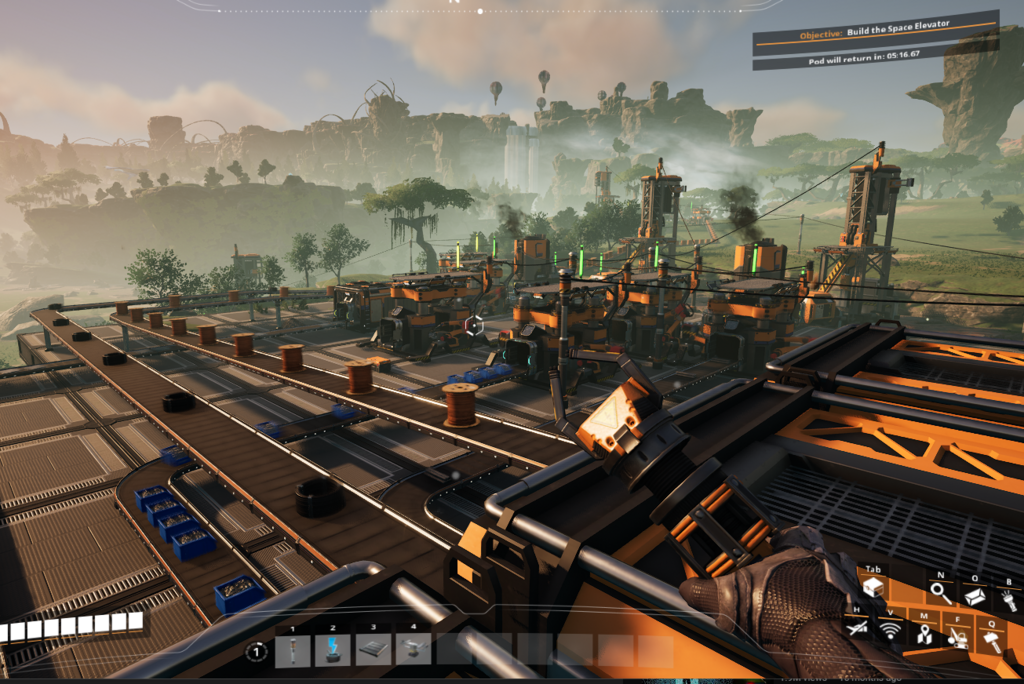Click the hotbar page number one indicator

257,651
